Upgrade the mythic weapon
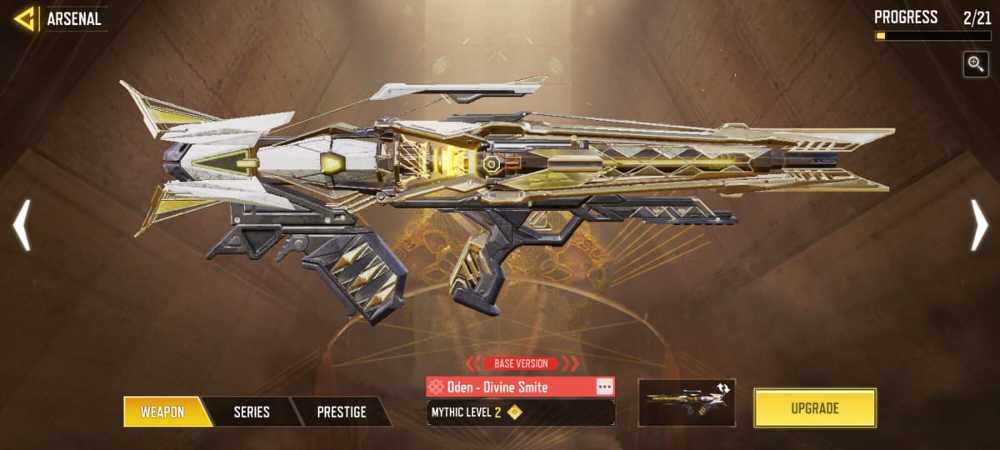The image size is (1000, 450). [x=814, y=408]
